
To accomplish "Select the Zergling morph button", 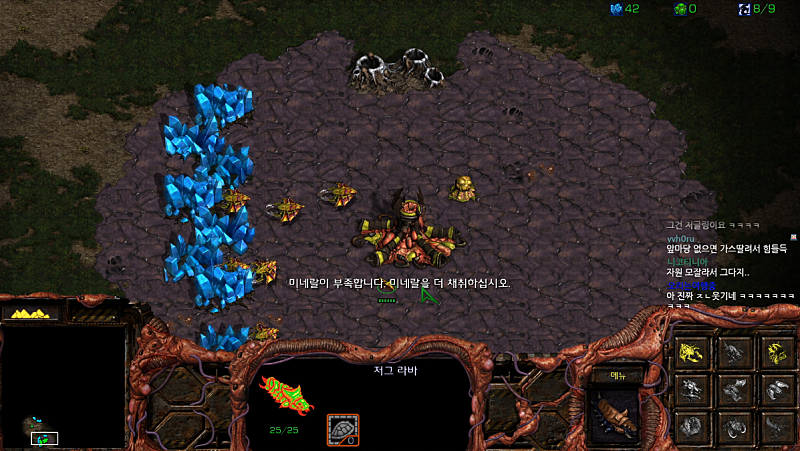I will click(733, 351).
